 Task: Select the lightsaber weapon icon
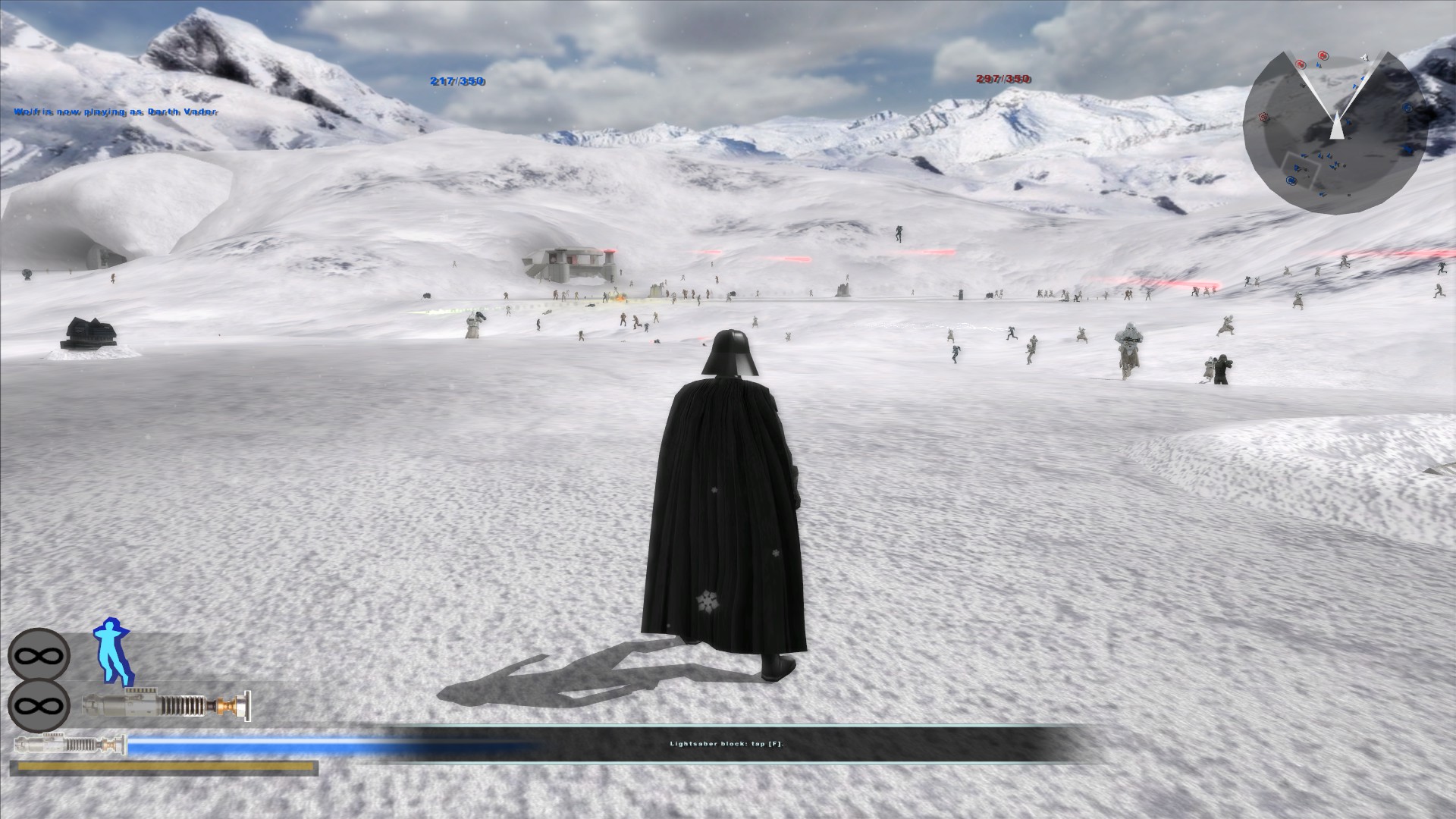(x=166, y=705)
